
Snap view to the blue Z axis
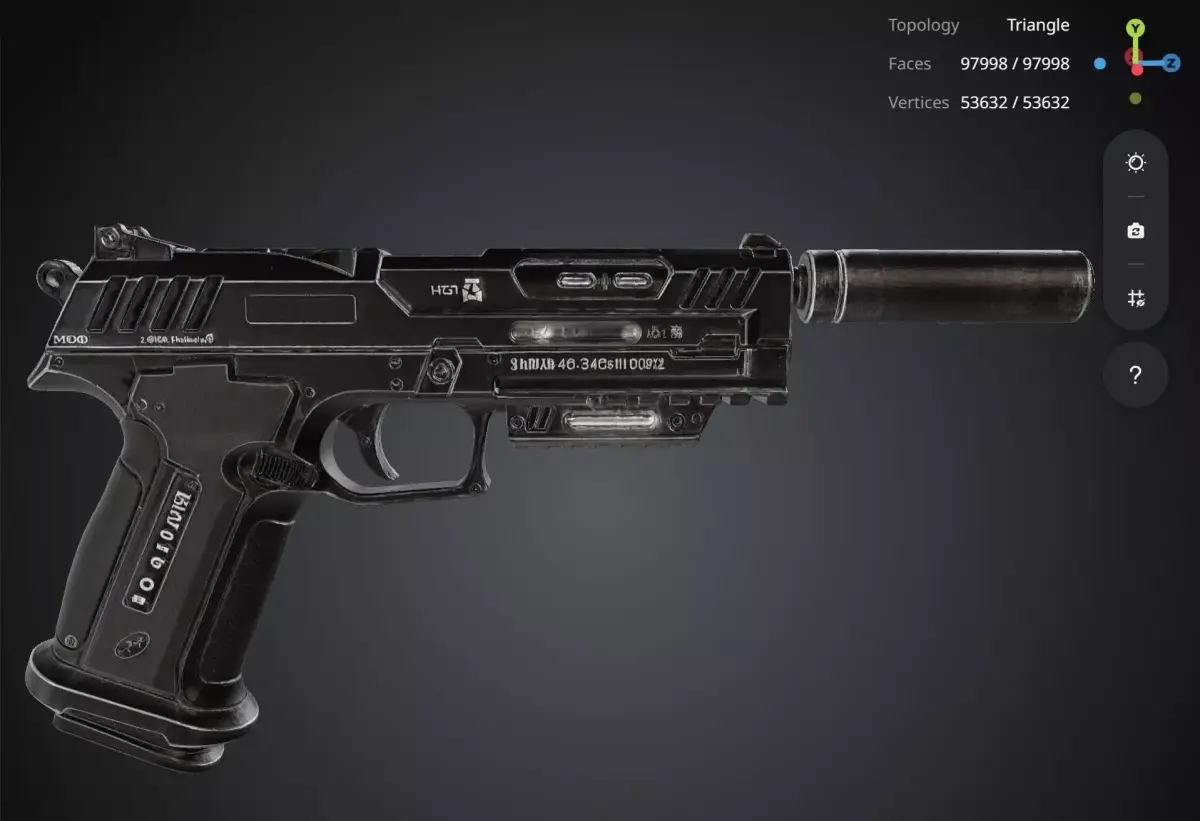pyautogui.click(x=1171, y=63)
